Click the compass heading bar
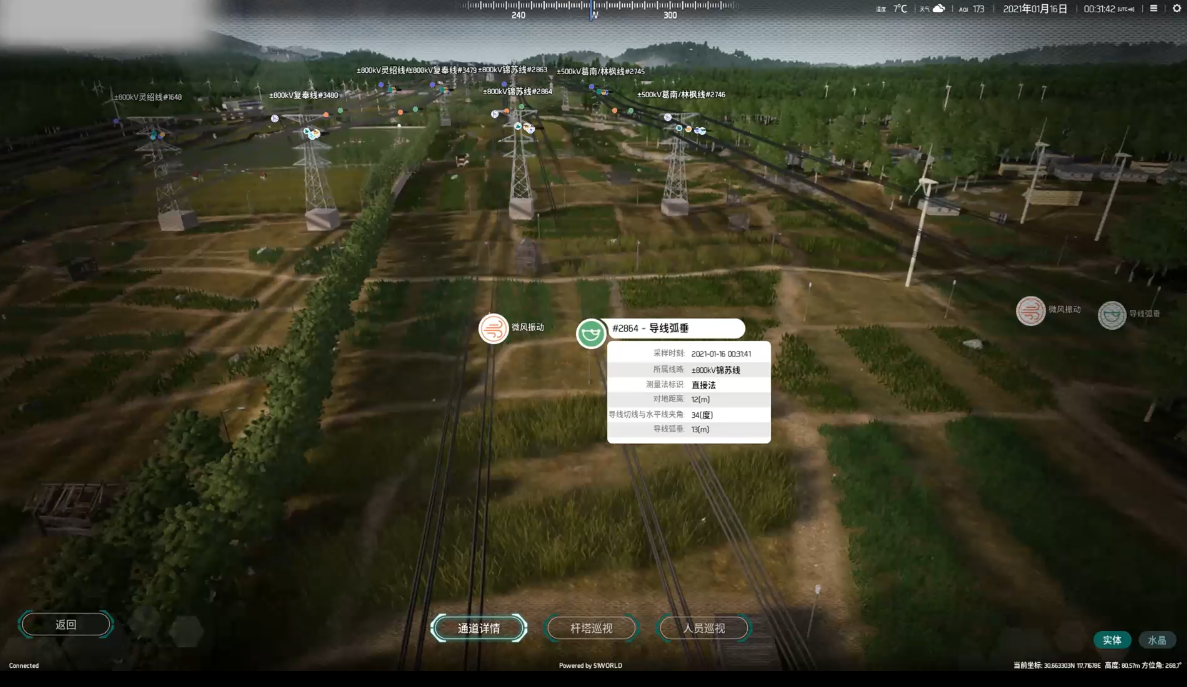 [x=594, y=10]
